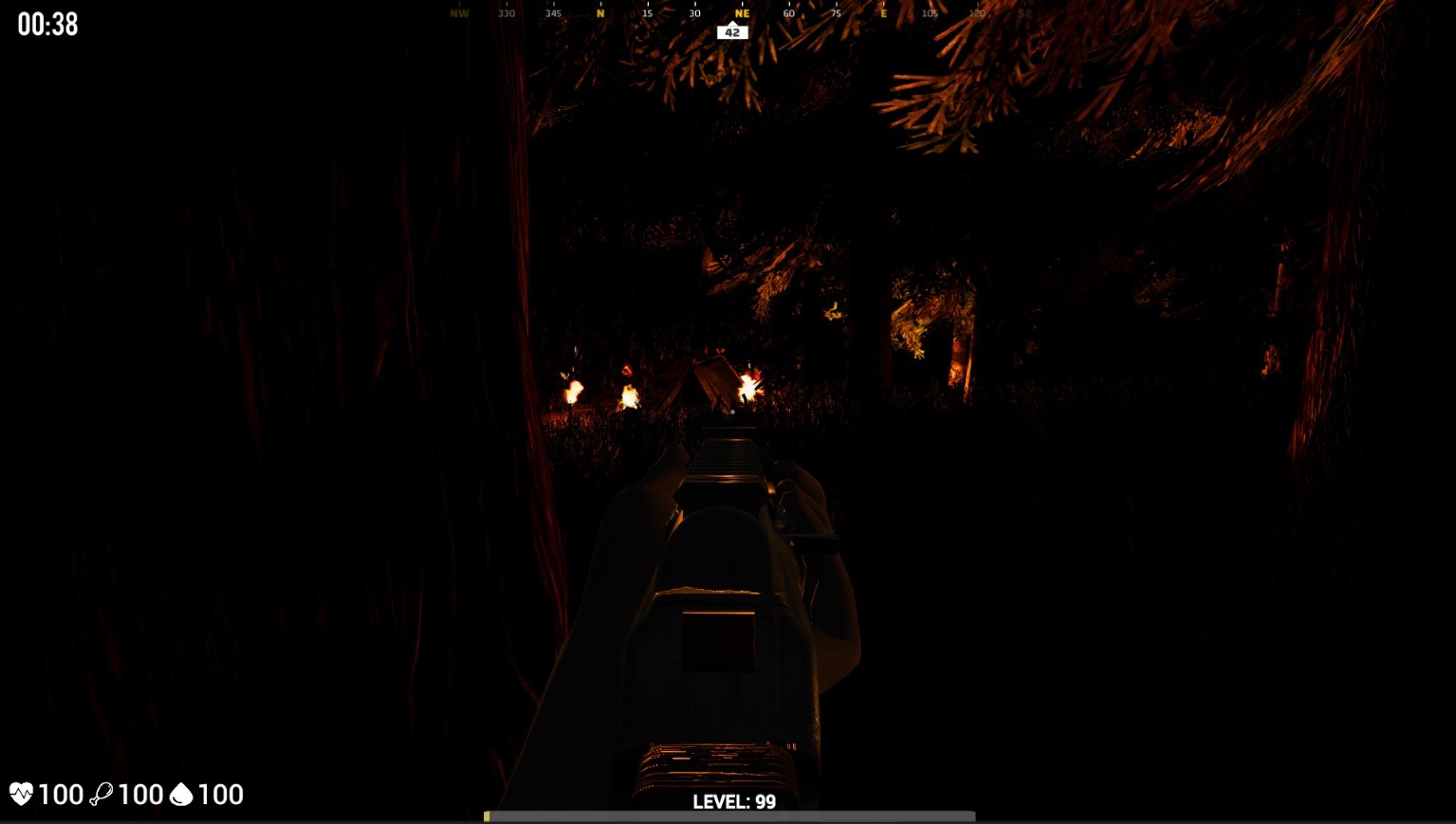
Task: Click the 42 bearing indicator below the compass
Action: point(731,31)
